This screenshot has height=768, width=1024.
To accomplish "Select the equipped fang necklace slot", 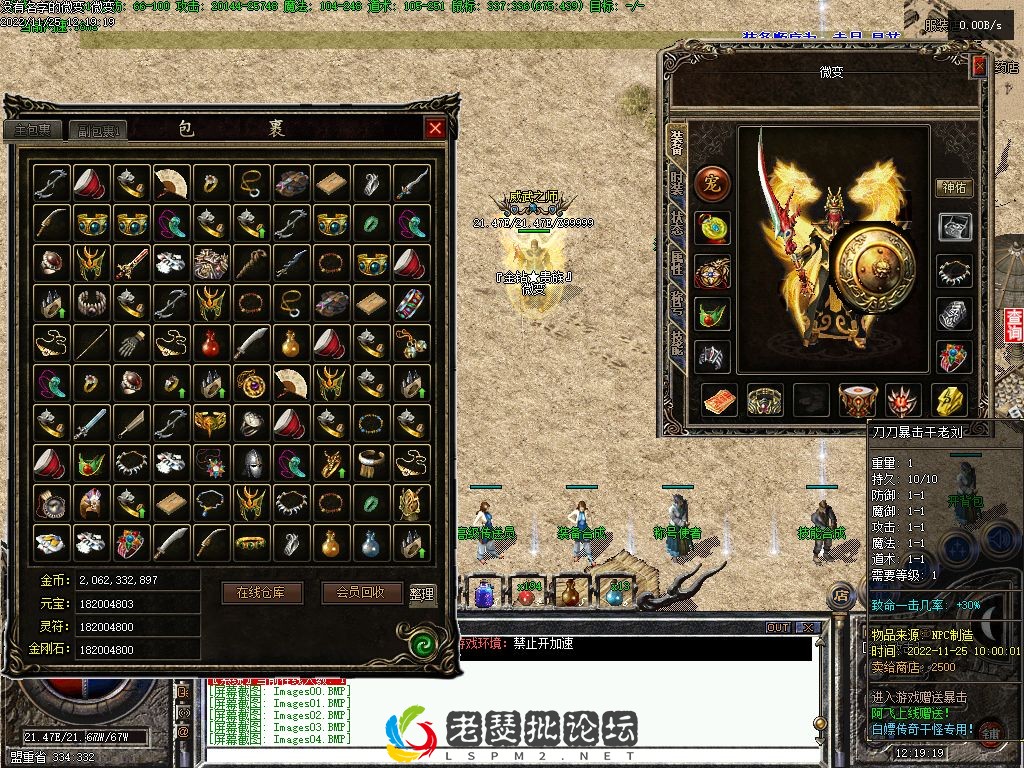I will click(x=955, y=270).
